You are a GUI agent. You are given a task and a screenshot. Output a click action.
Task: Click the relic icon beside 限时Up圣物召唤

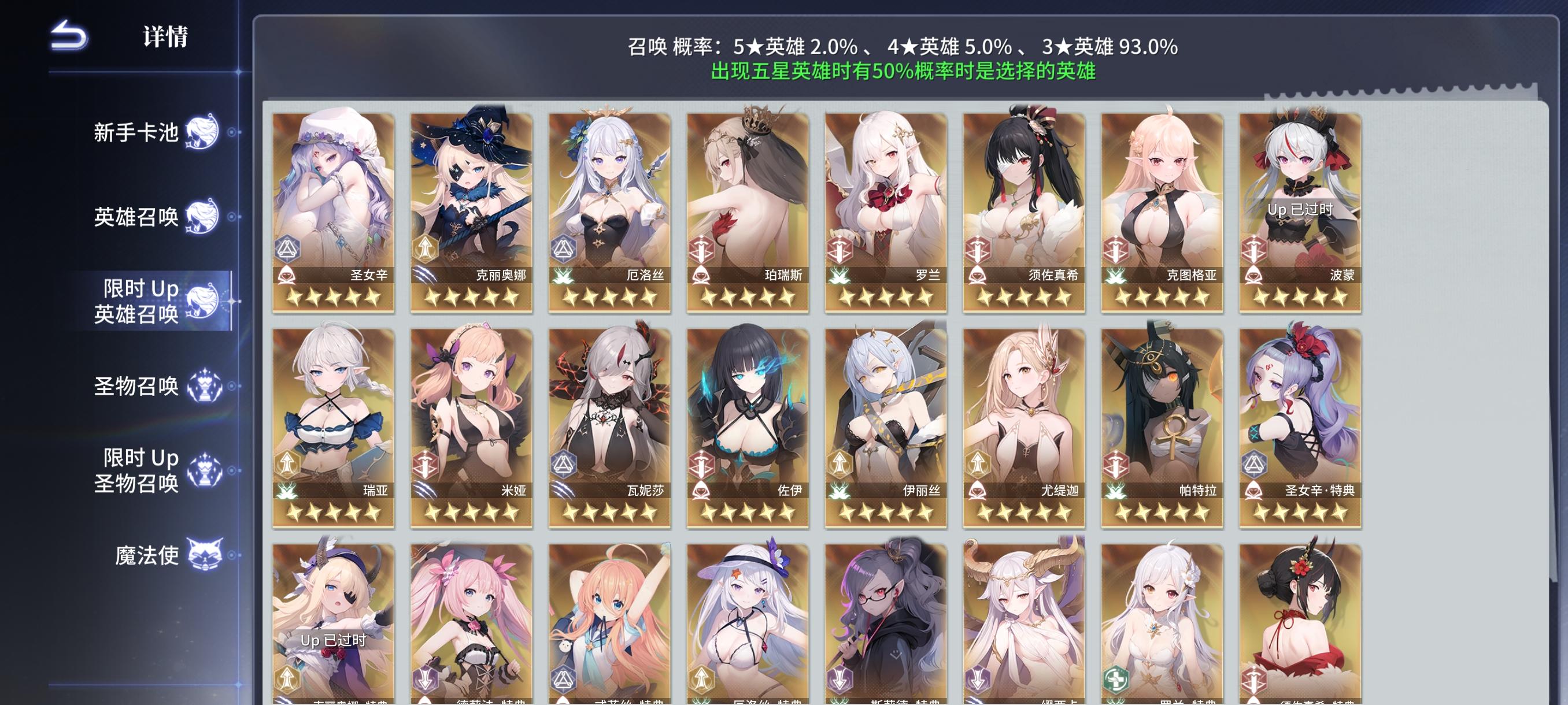[206, 472]
